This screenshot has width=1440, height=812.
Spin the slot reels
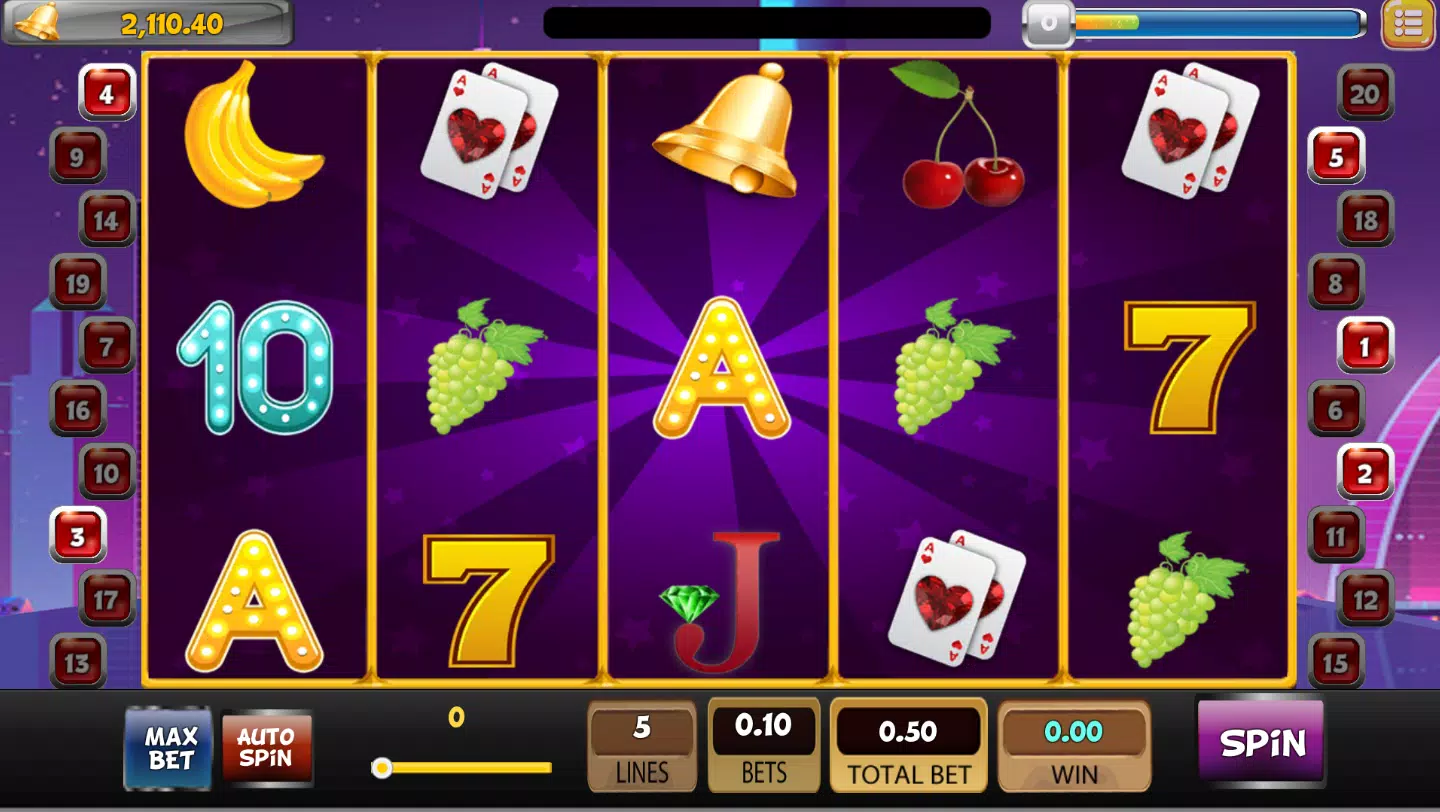coord(1262,742)
